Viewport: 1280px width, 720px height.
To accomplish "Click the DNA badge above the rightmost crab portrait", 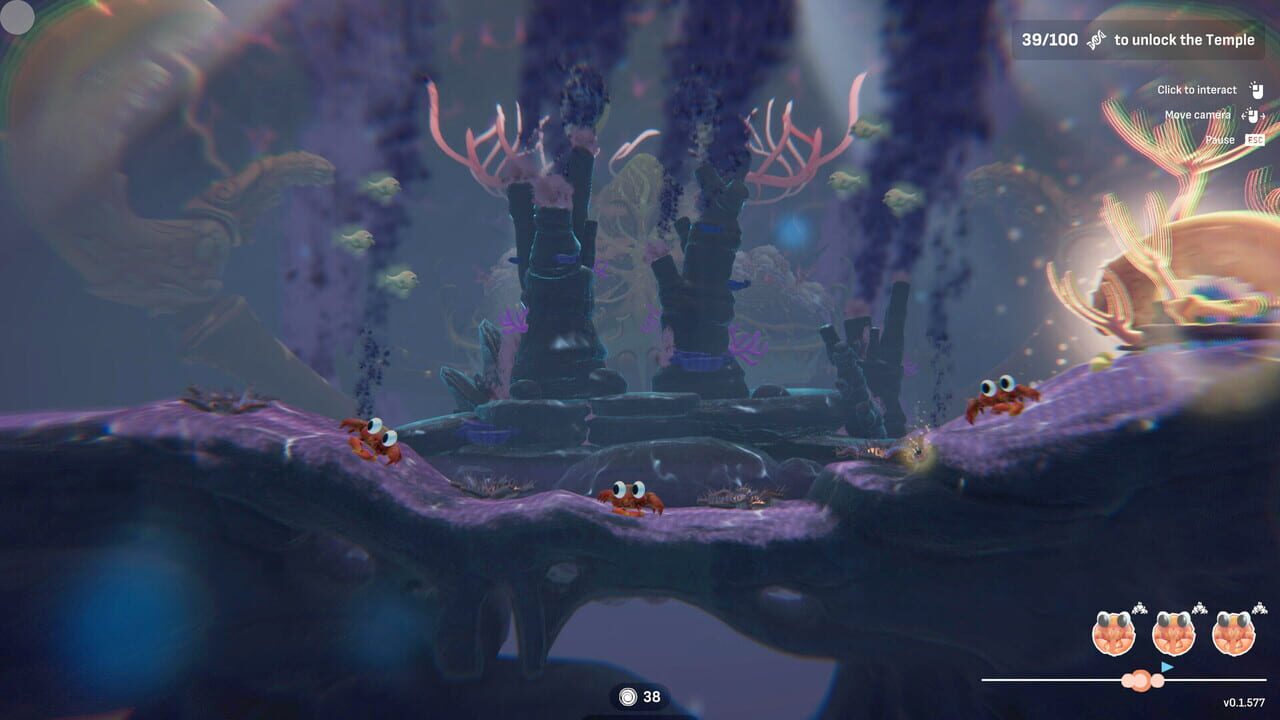I will pos(1258,608).
